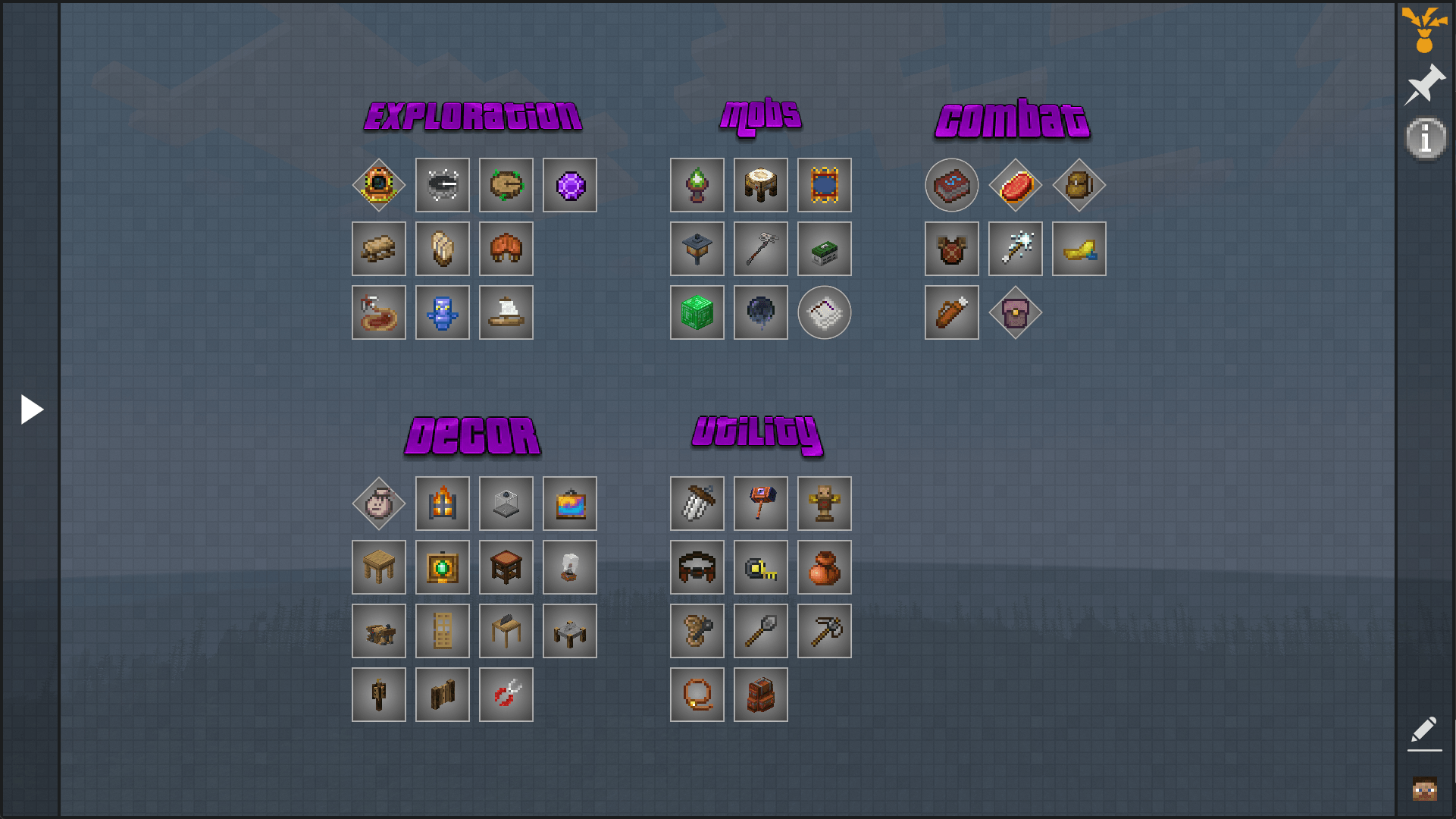This screenshot has width=1456, height=819.
Task: Click the purple gem advancement in Exploration
Action: [x=570, y=185]
